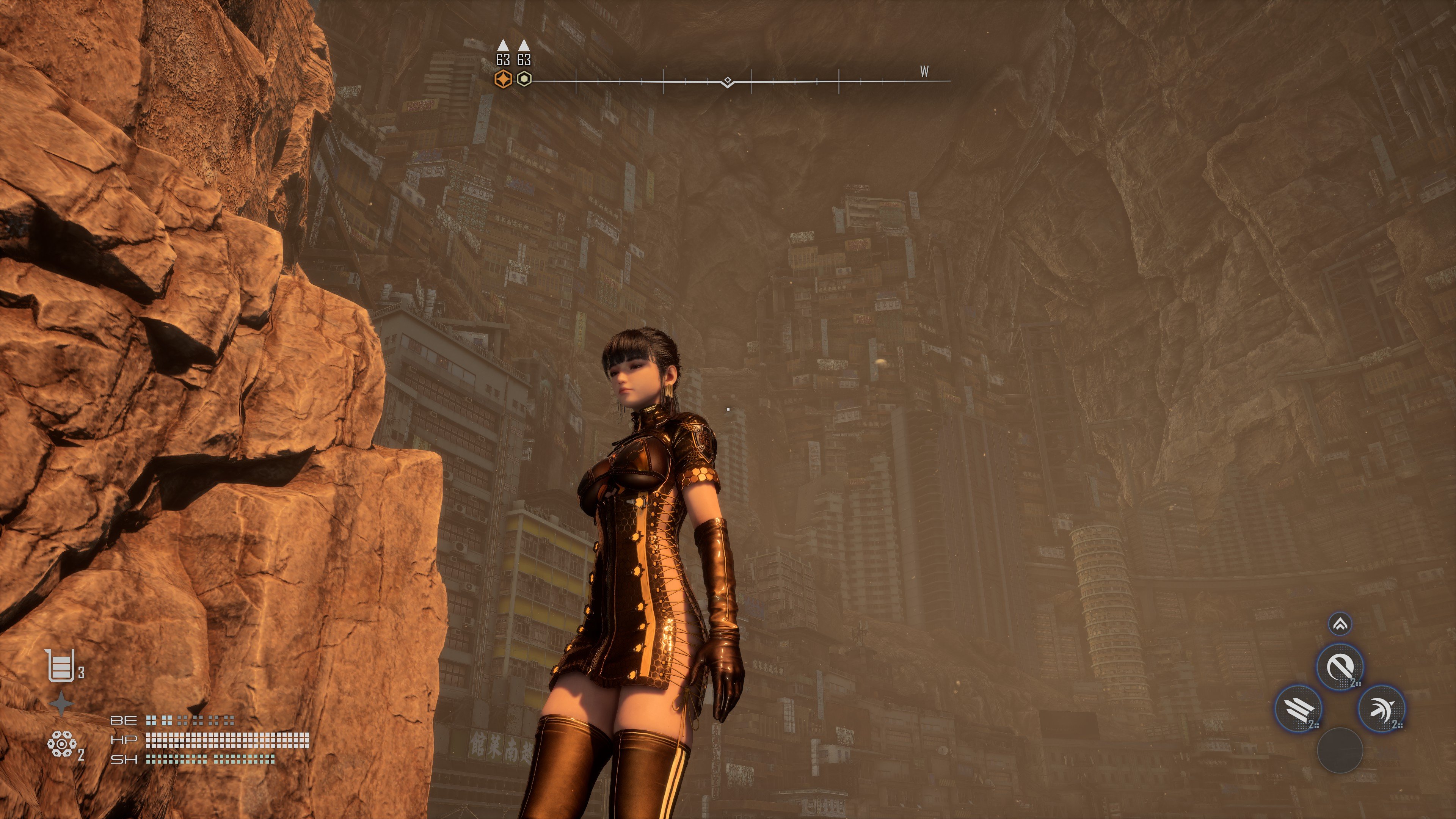Activate the triple blade skill
The height and width of the screenshot is (819, 1456).
click(1299, 709)
